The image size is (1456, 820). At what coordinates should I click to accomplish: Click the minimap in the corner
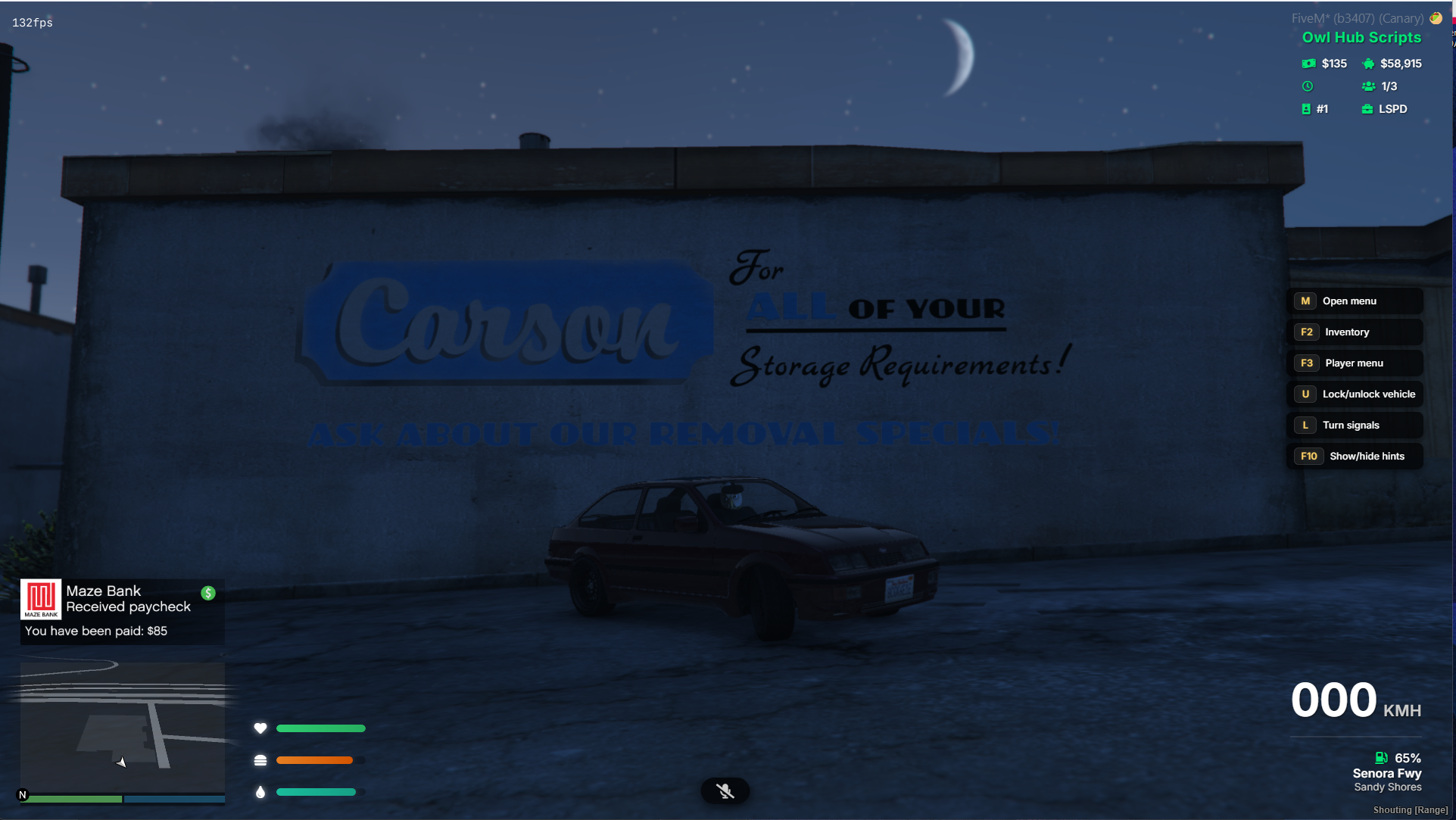pyautogui.click(x=122, y=728)
